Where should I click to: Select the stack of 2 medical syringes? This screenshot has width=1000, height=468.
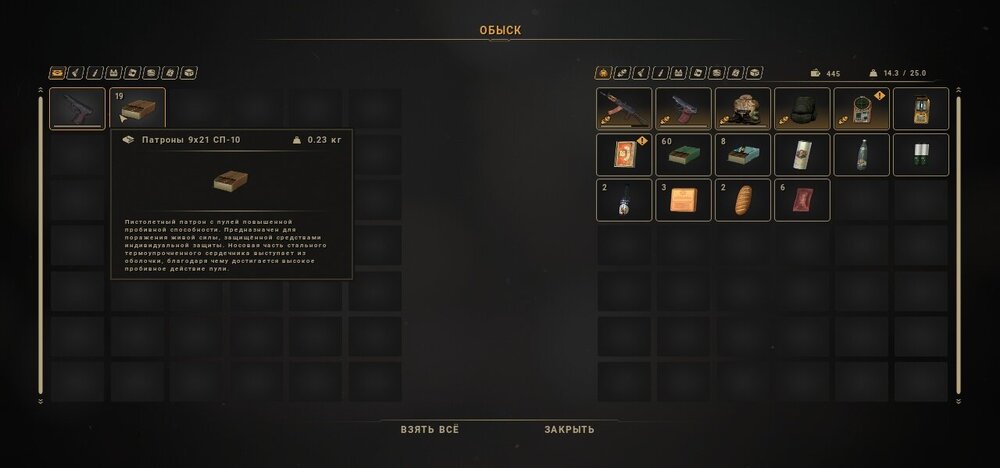tap(624, 200)
